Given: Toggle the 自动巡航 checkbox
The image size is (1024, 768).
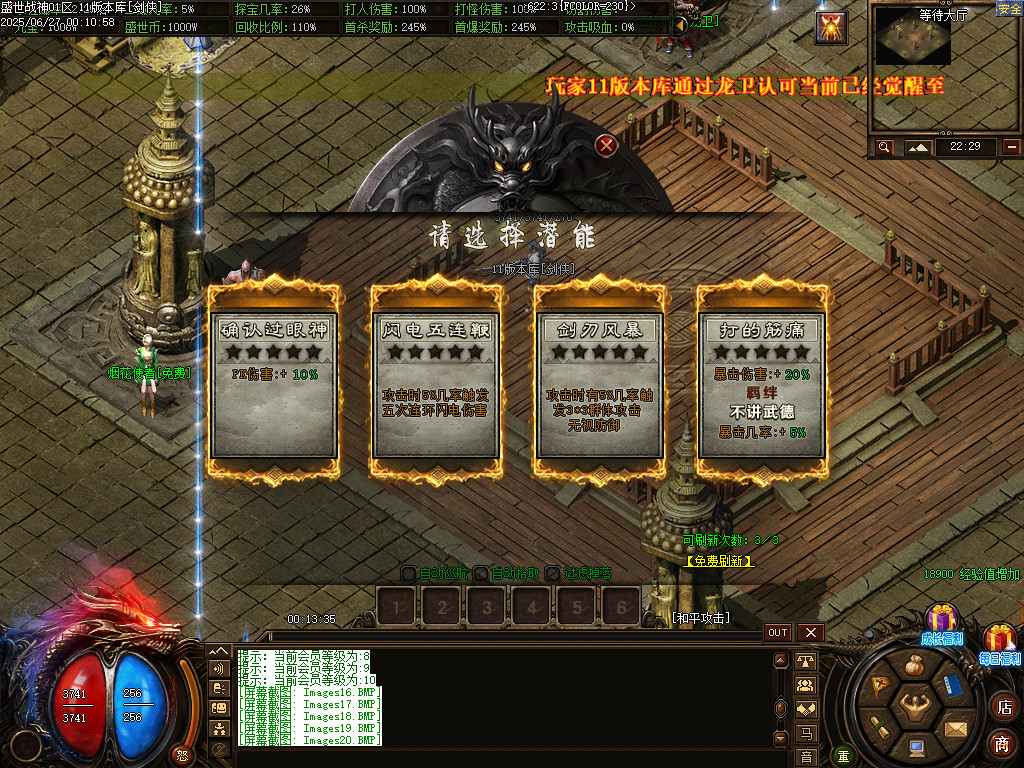Looking at the screenshot, I should click(408, 574).
